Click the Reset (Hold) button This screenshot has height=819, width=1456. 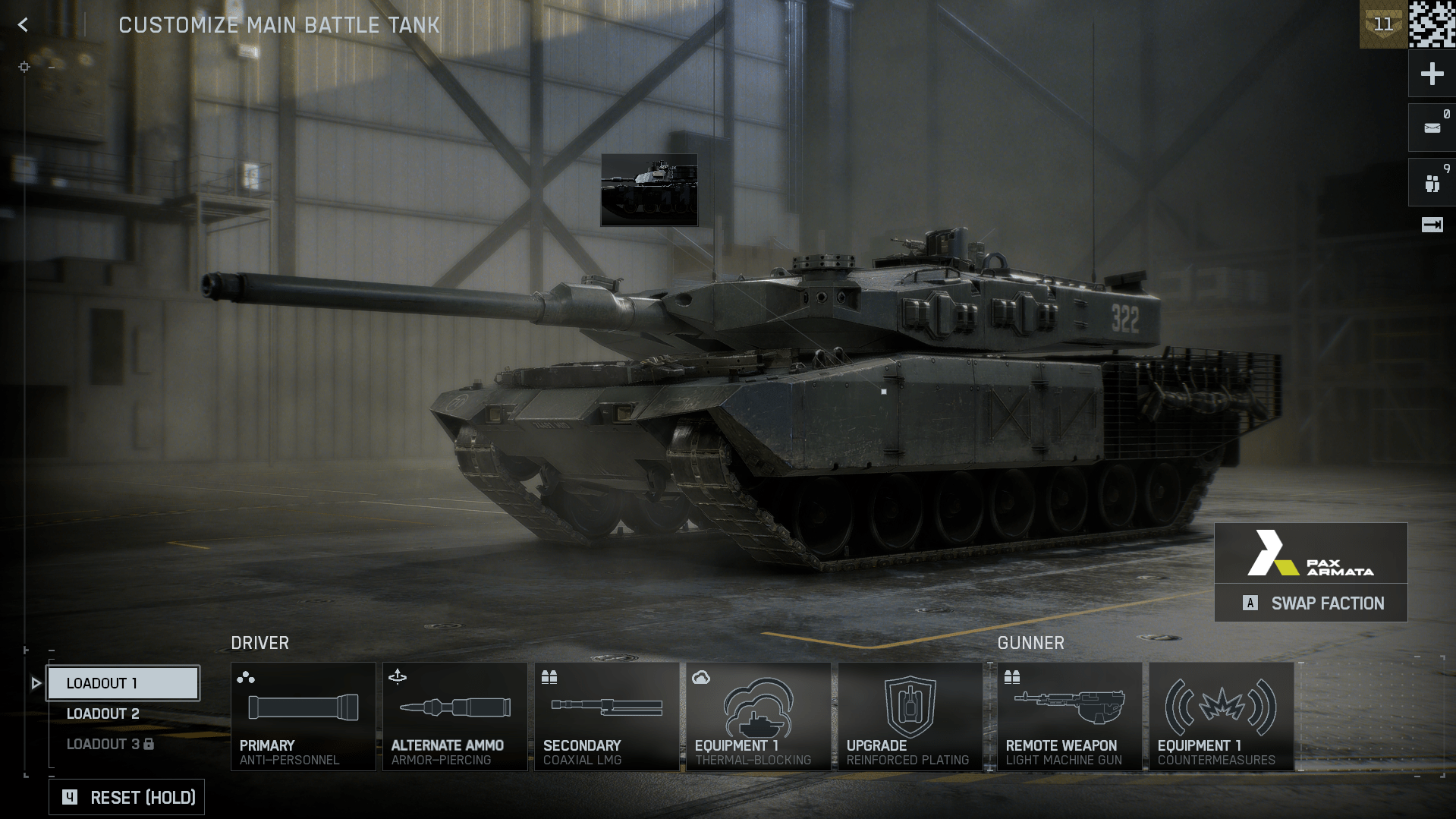point(127,797)
